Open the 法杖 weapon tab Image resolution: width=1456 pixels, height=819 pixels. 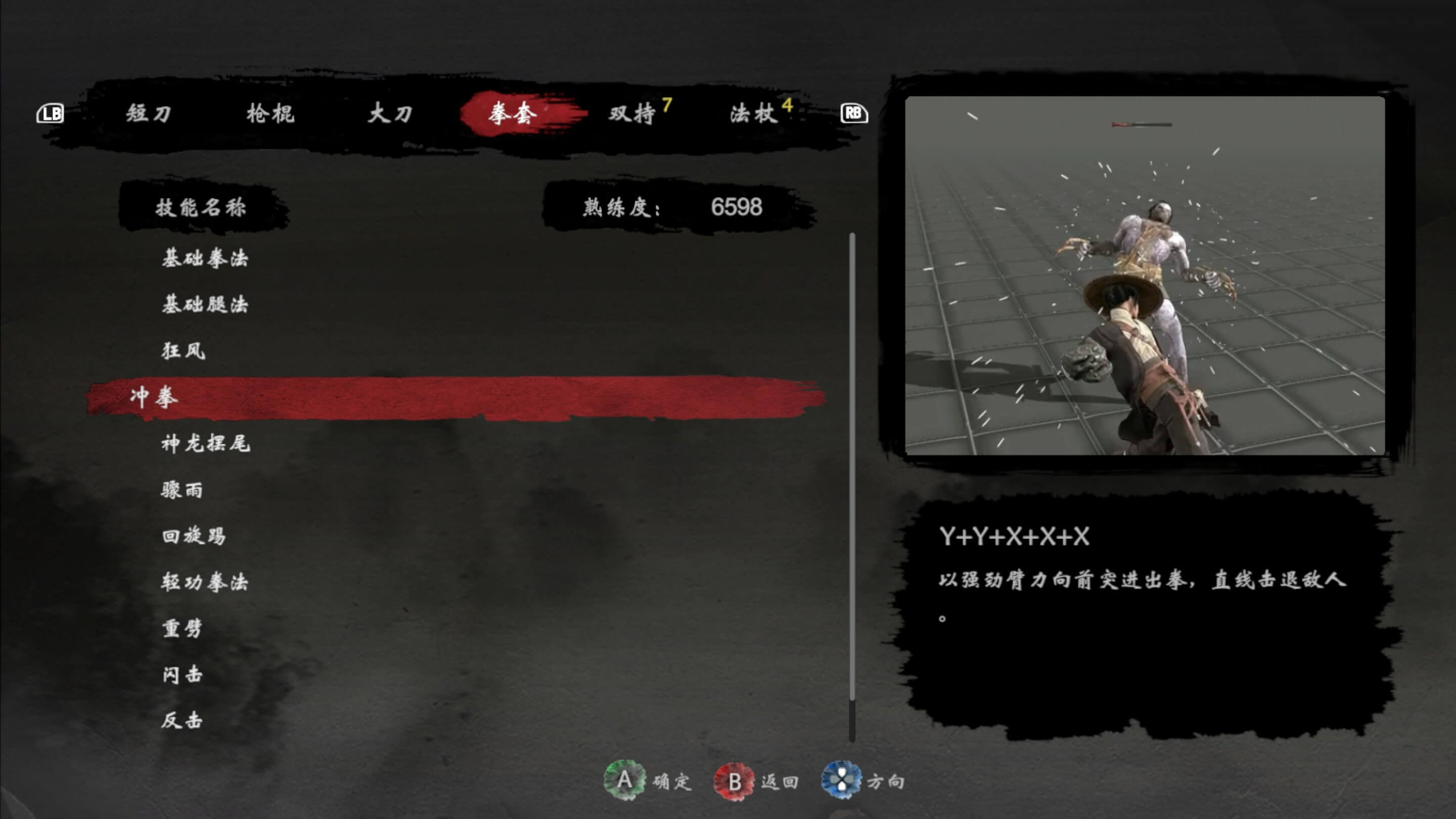point(754,114)
